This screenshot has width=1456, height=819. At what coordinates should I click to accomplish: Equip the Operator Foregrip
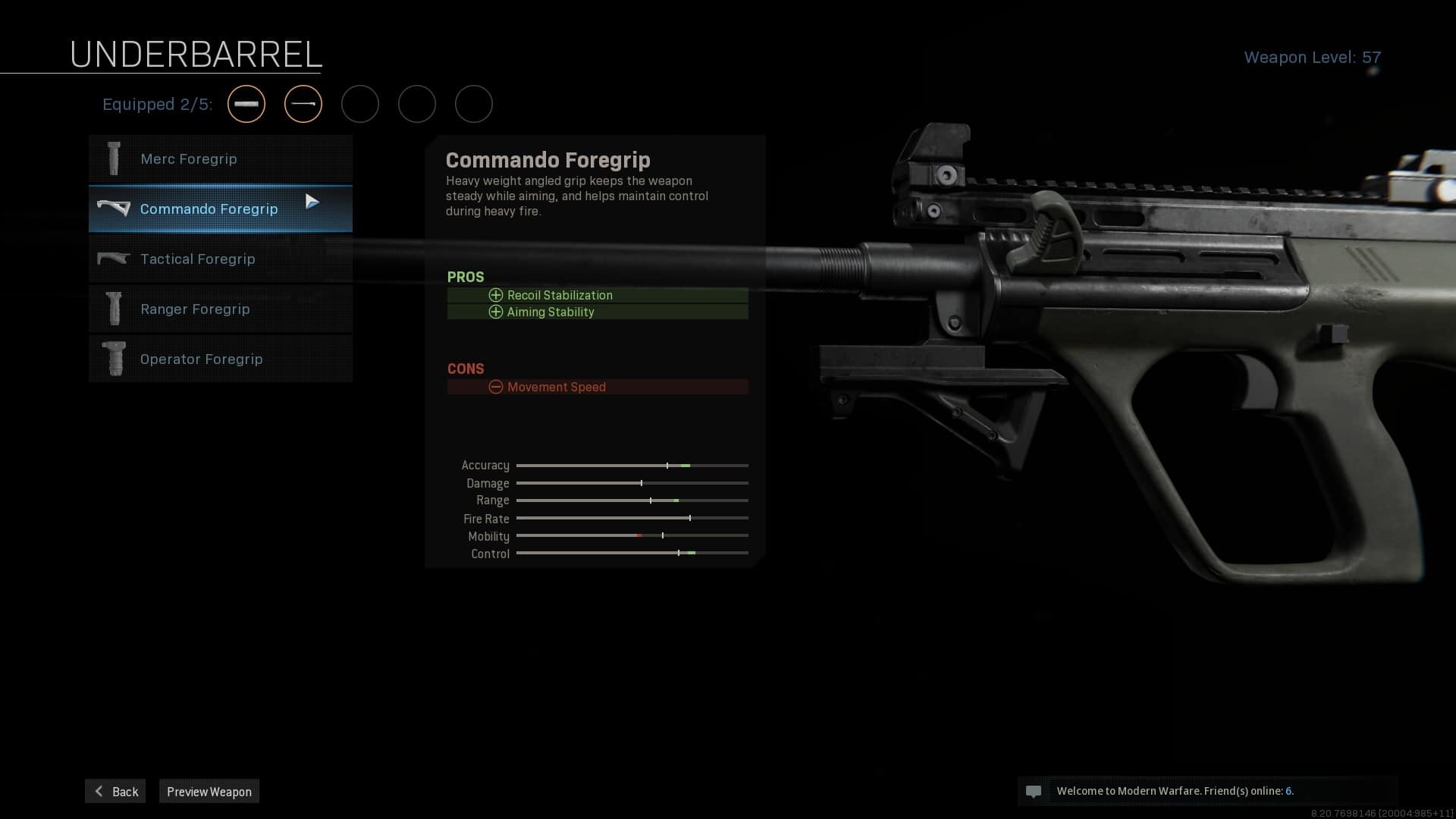point(220,359)
